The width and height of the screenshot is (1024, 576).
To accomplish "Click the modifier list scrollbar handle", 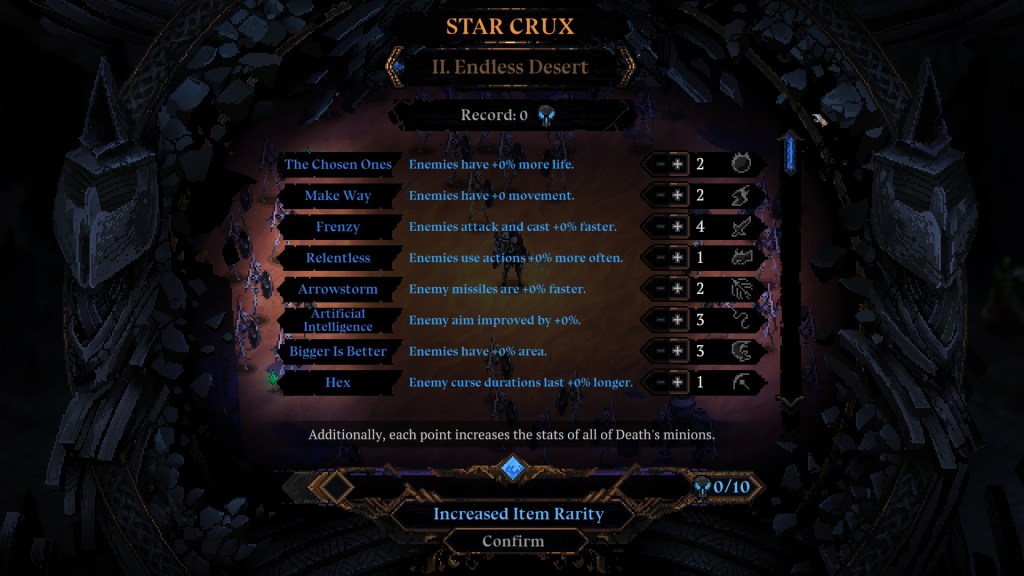I will [790, 153].
